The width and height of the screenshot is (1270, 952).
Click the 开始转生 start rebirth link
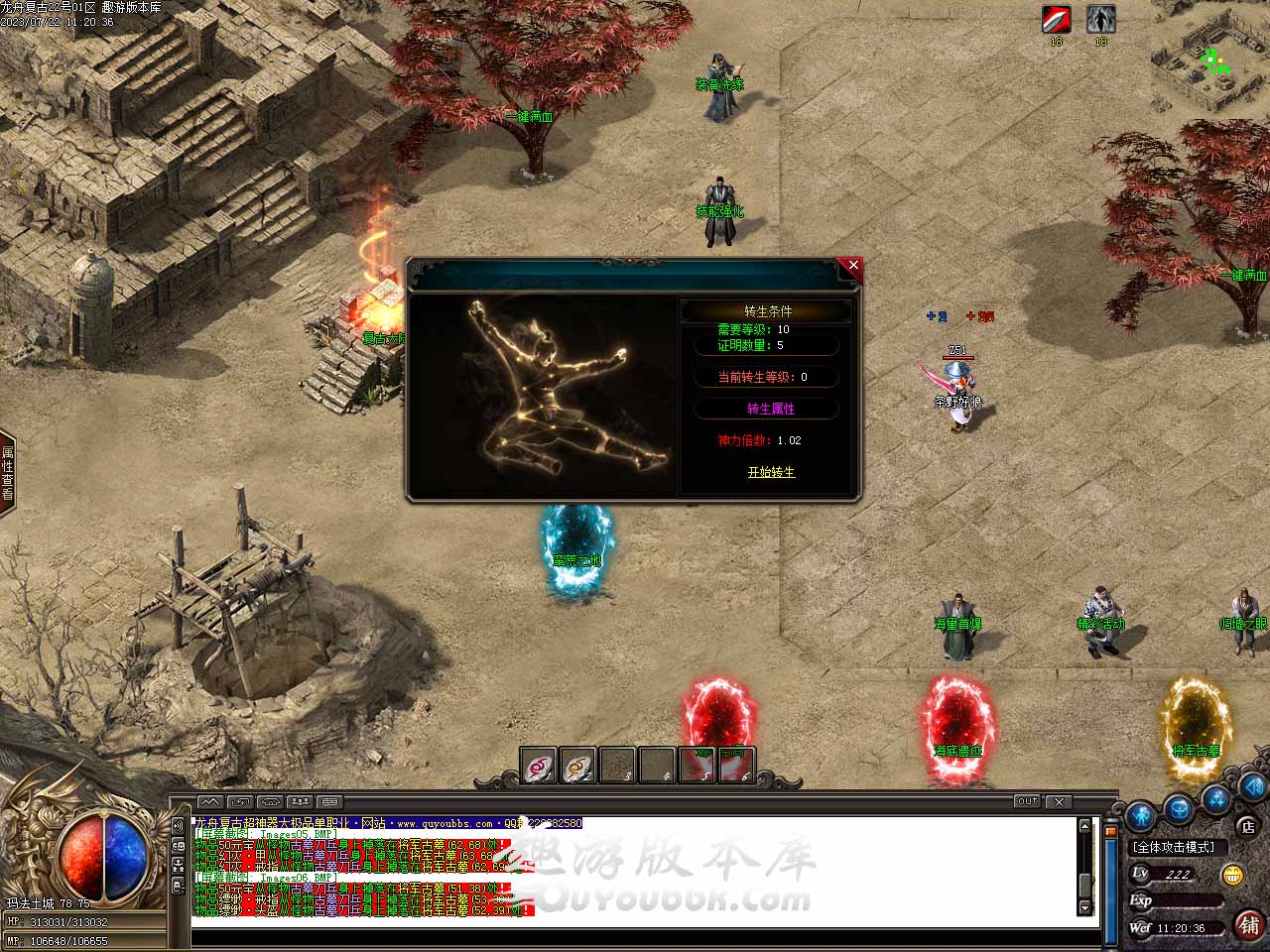click(771, 472)
